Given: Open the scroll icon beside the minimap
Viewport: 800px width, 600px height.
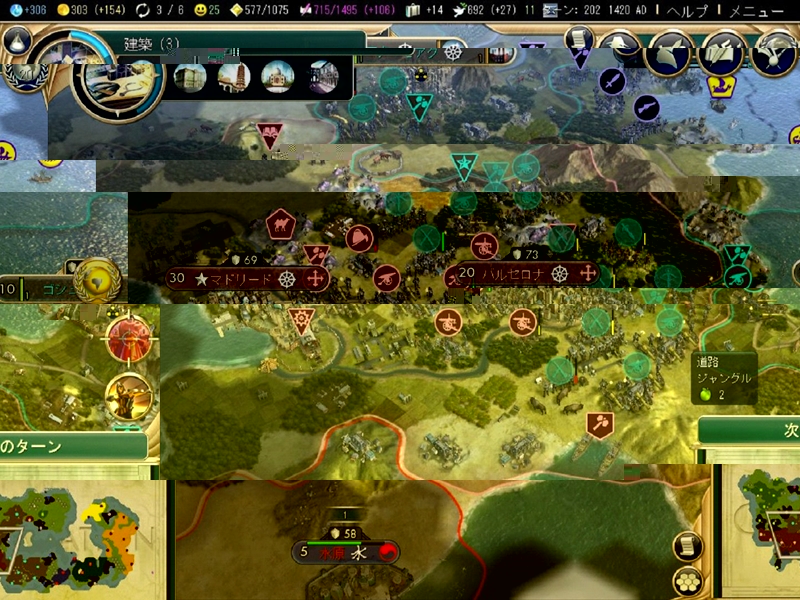Looking at the screenshot, I should point(688,546).
